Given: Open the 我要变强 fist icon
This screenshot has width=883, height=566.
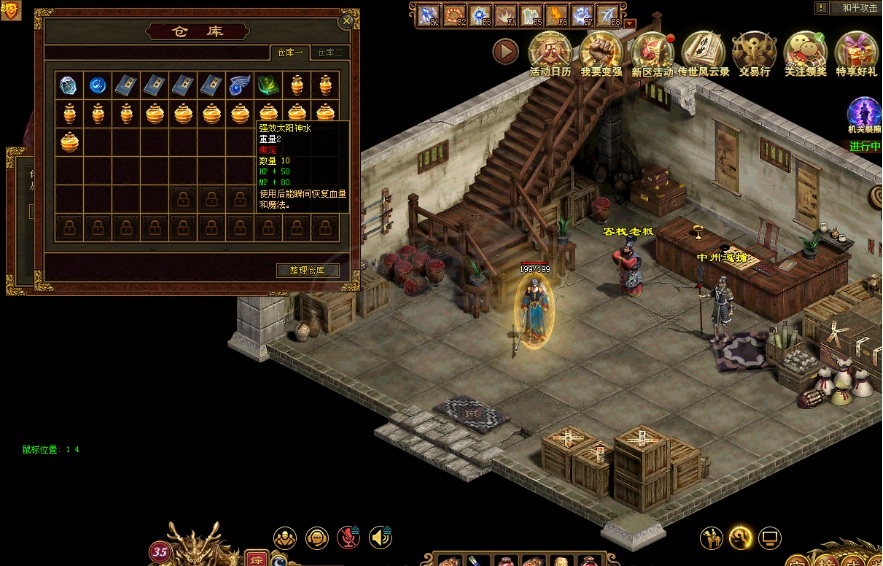Looking at the screenshot, I should pos(601,50).
